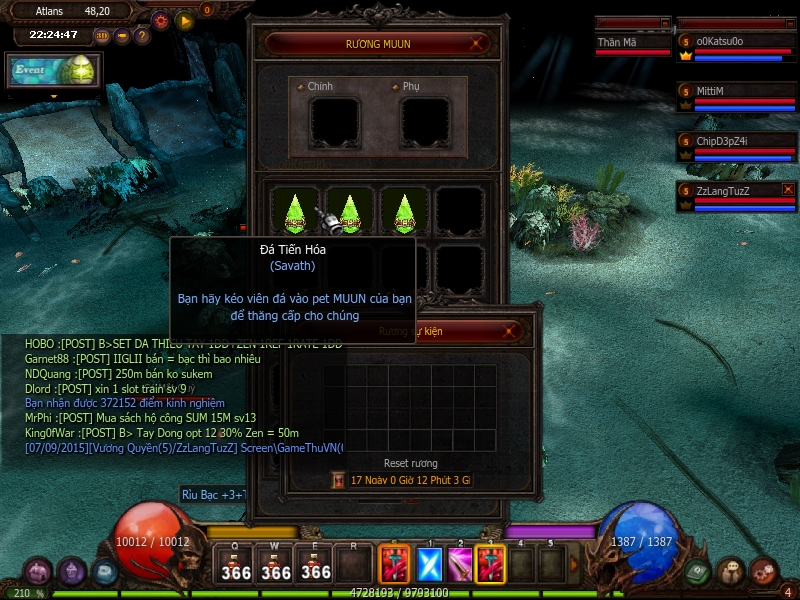Viewport: 800px width, 600px height.
Task: Activate the pink slash skill in slot 2
Action: pyautogui.click(x=460, y=565)
